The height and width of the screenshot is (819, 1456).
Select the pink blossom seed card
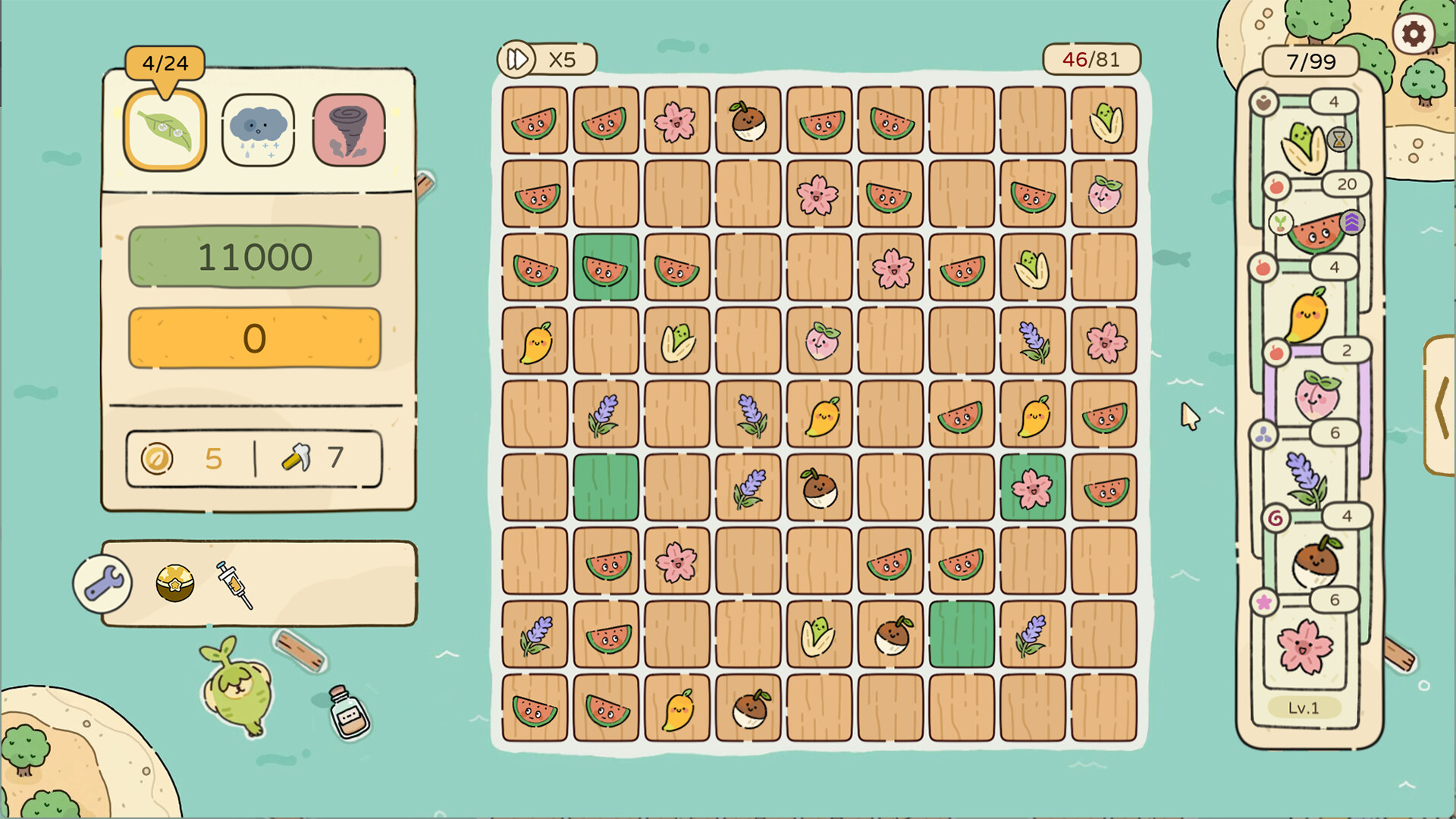coord(1304,646)
